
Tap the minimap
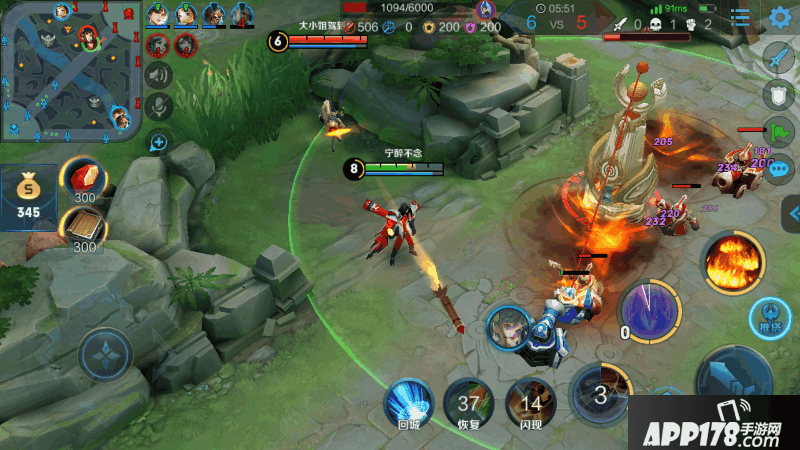[x=68, y=70]
